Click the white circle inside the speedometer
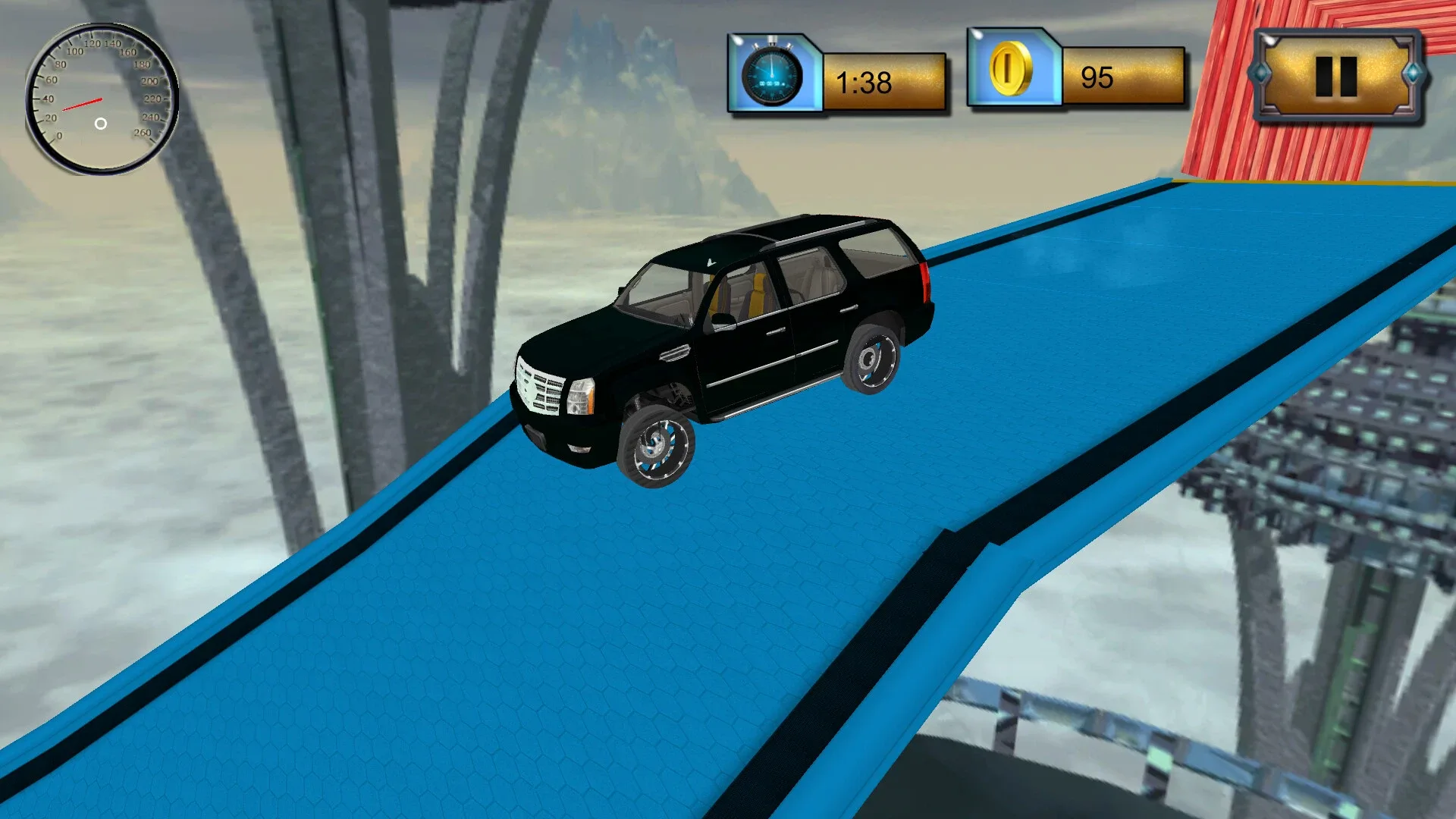 pyautogui.click(x=99, y=123)
